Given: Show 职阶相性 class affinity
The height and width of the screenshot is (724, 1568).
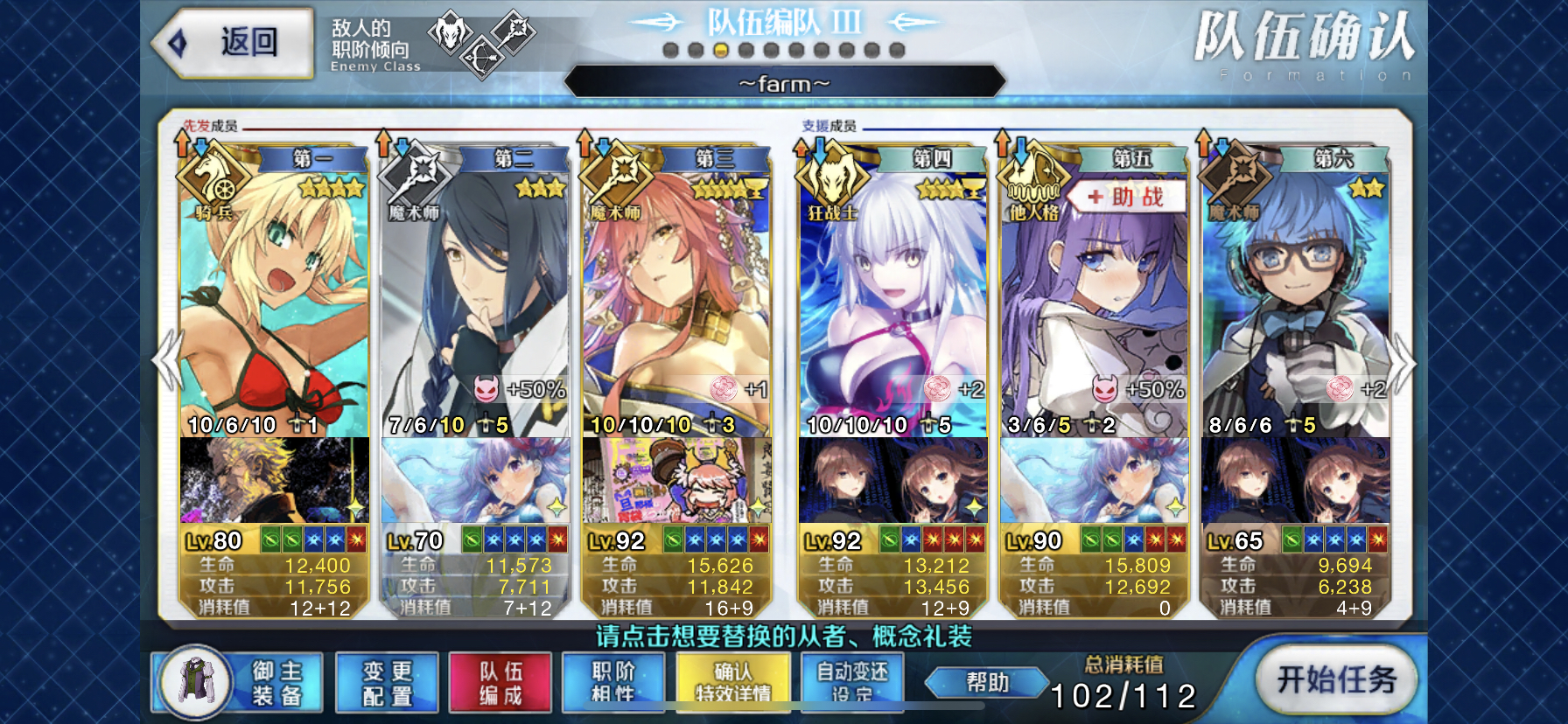Looking at the screenshot, I should (x=613, y=683).
